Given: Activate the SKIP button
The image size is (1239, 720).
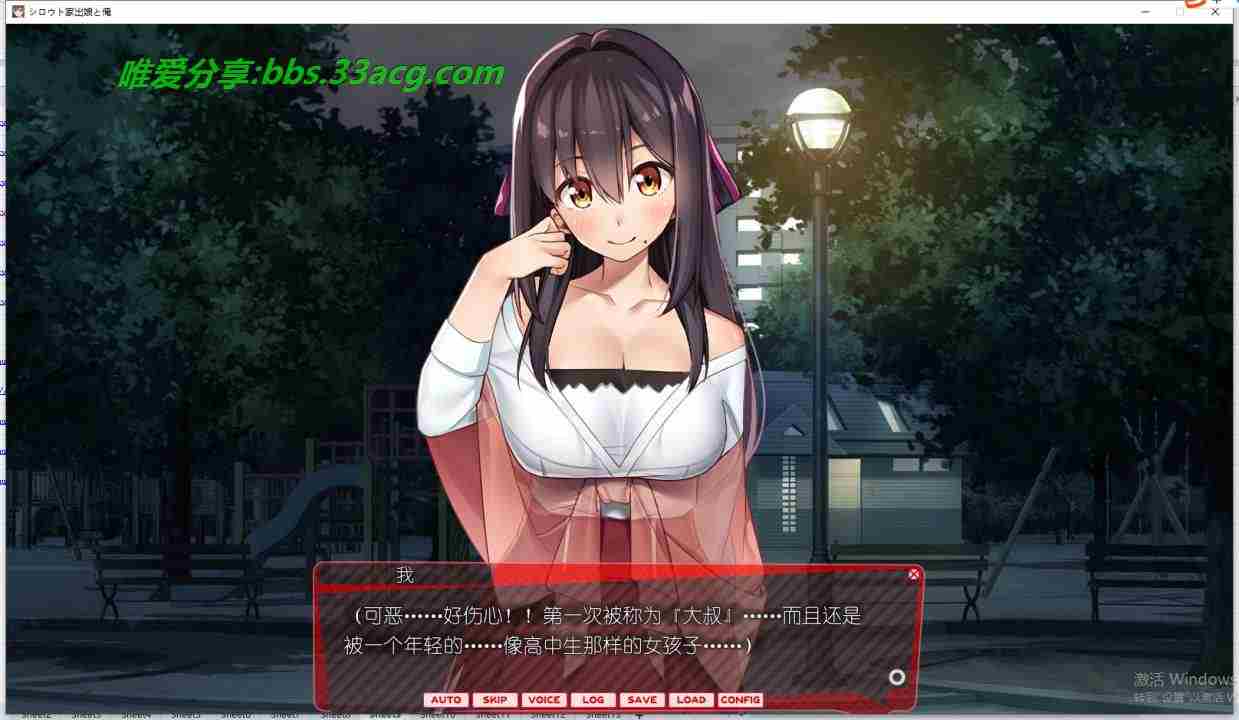Looking at the screenshot, I should 495,700.
